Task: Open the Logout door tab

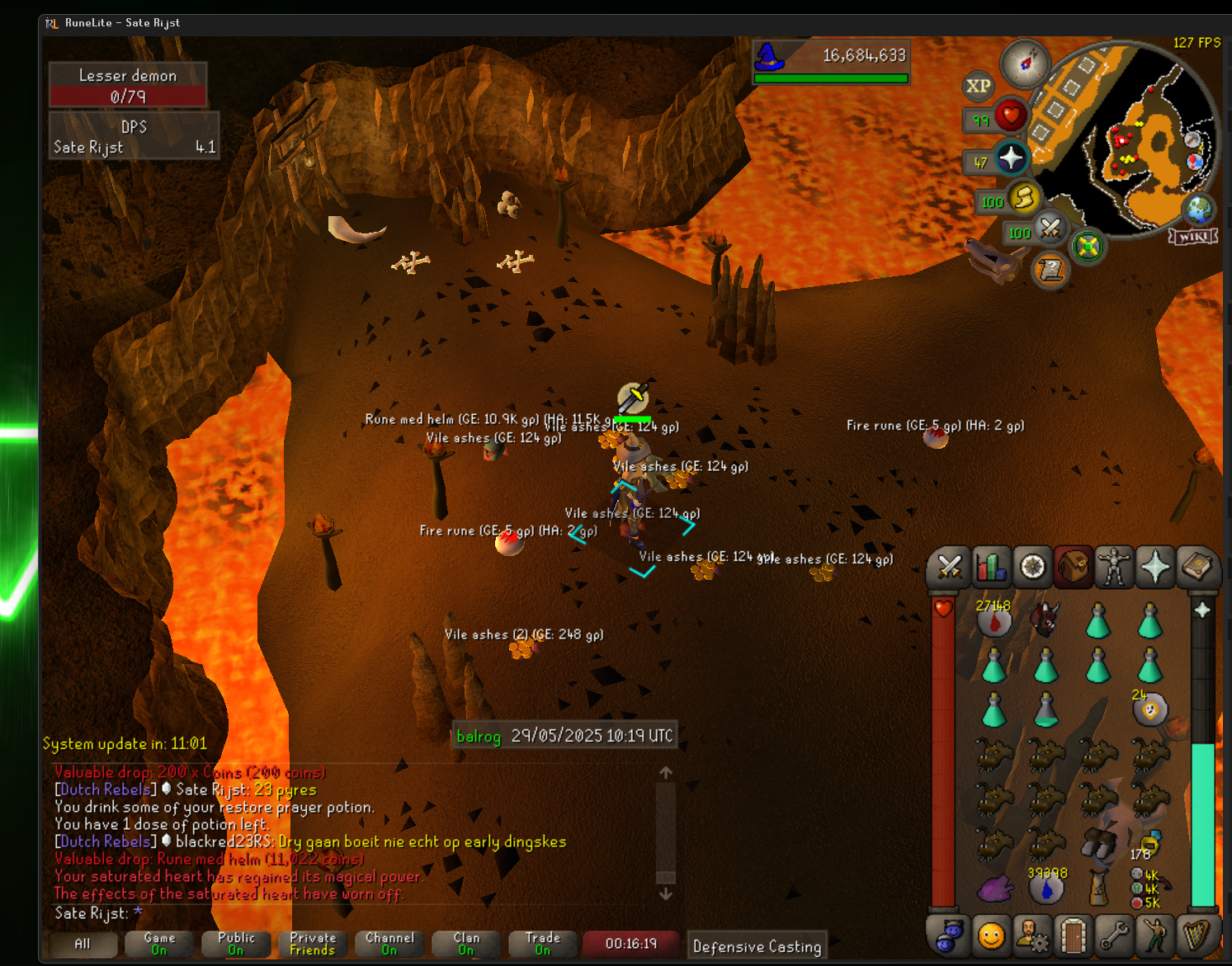Action: click(x=1073, y=935)
